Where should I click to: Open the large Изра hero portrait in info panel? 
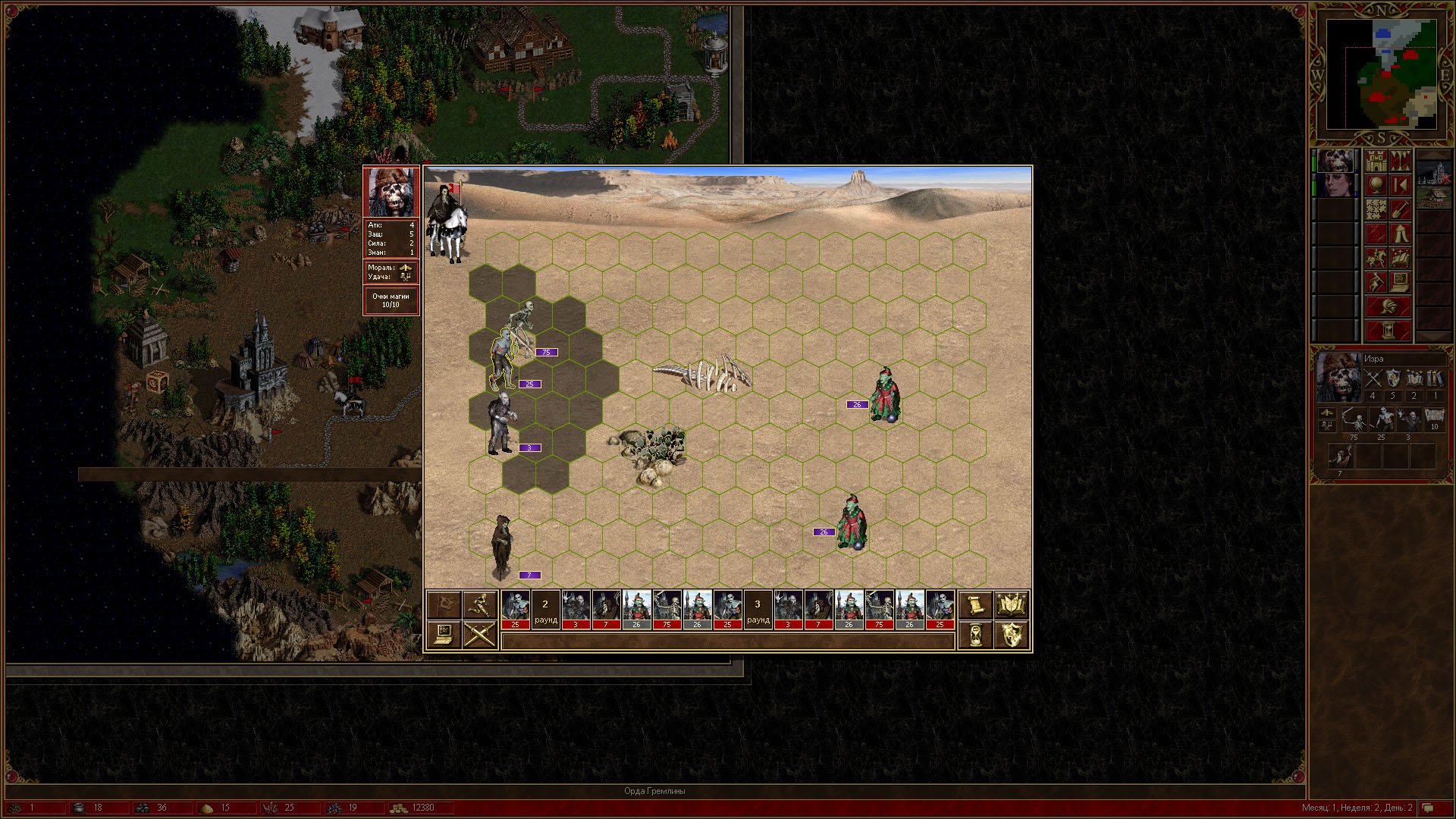click(x=1338, y=378)
